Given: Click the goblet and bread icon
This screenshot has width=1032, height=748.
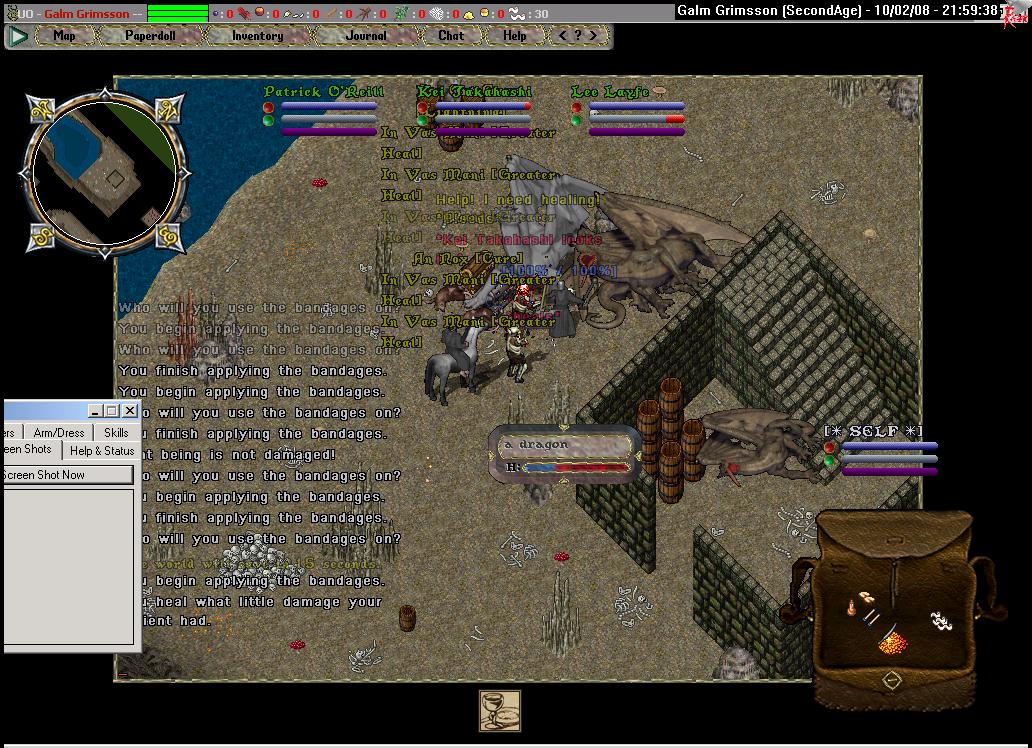Looking at the screenshot, I should [499, 711].
